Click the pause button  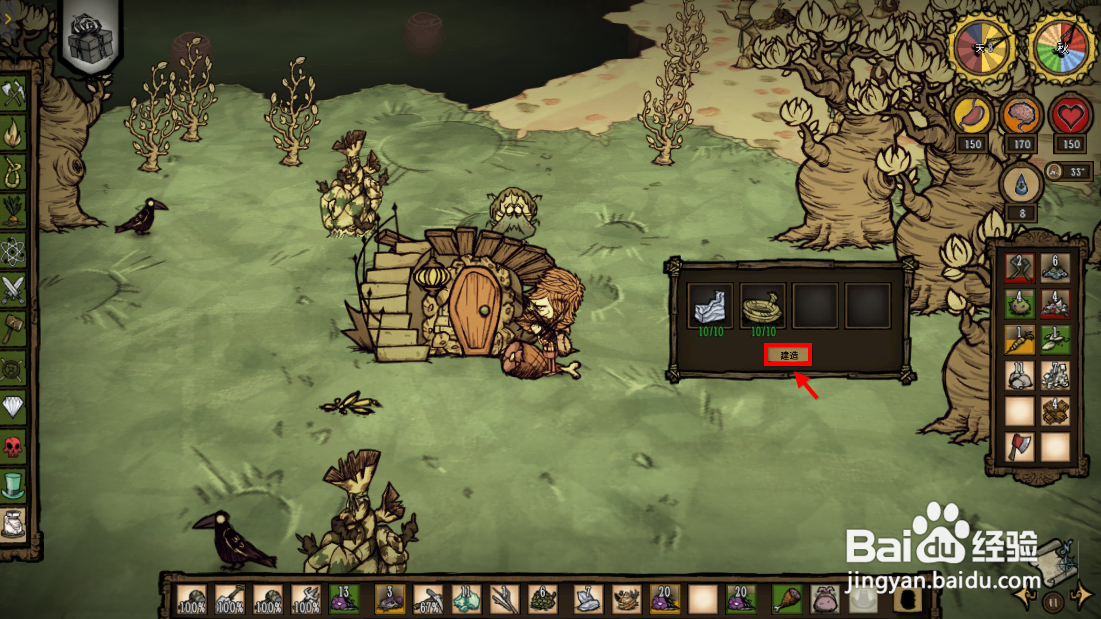pyautogui.click(x=1052, y=602)
